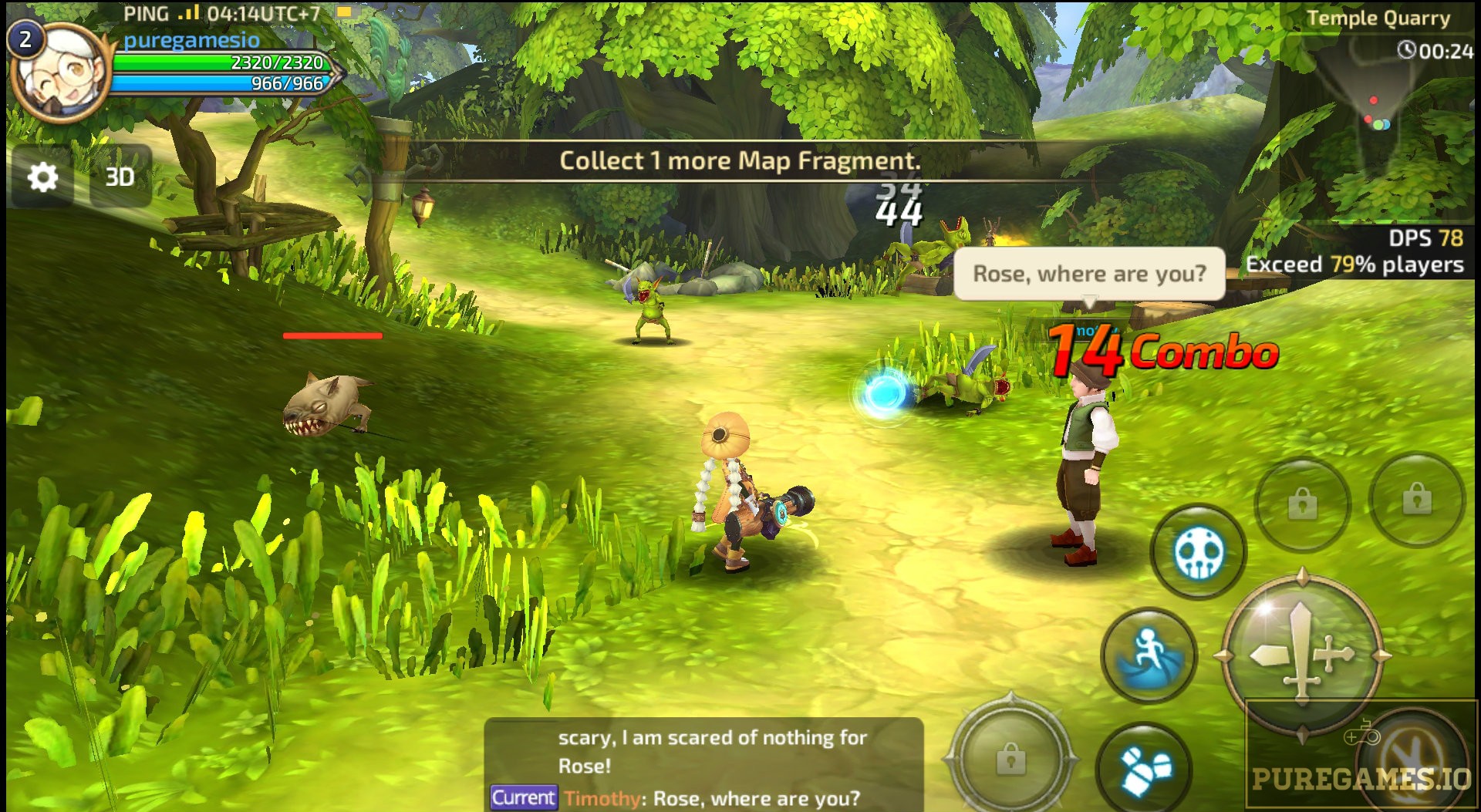Open the Temple Quarry minimap
The height and width of the screenshot is (812, 1481).
pyautogui.click(x=1378, y=116)
